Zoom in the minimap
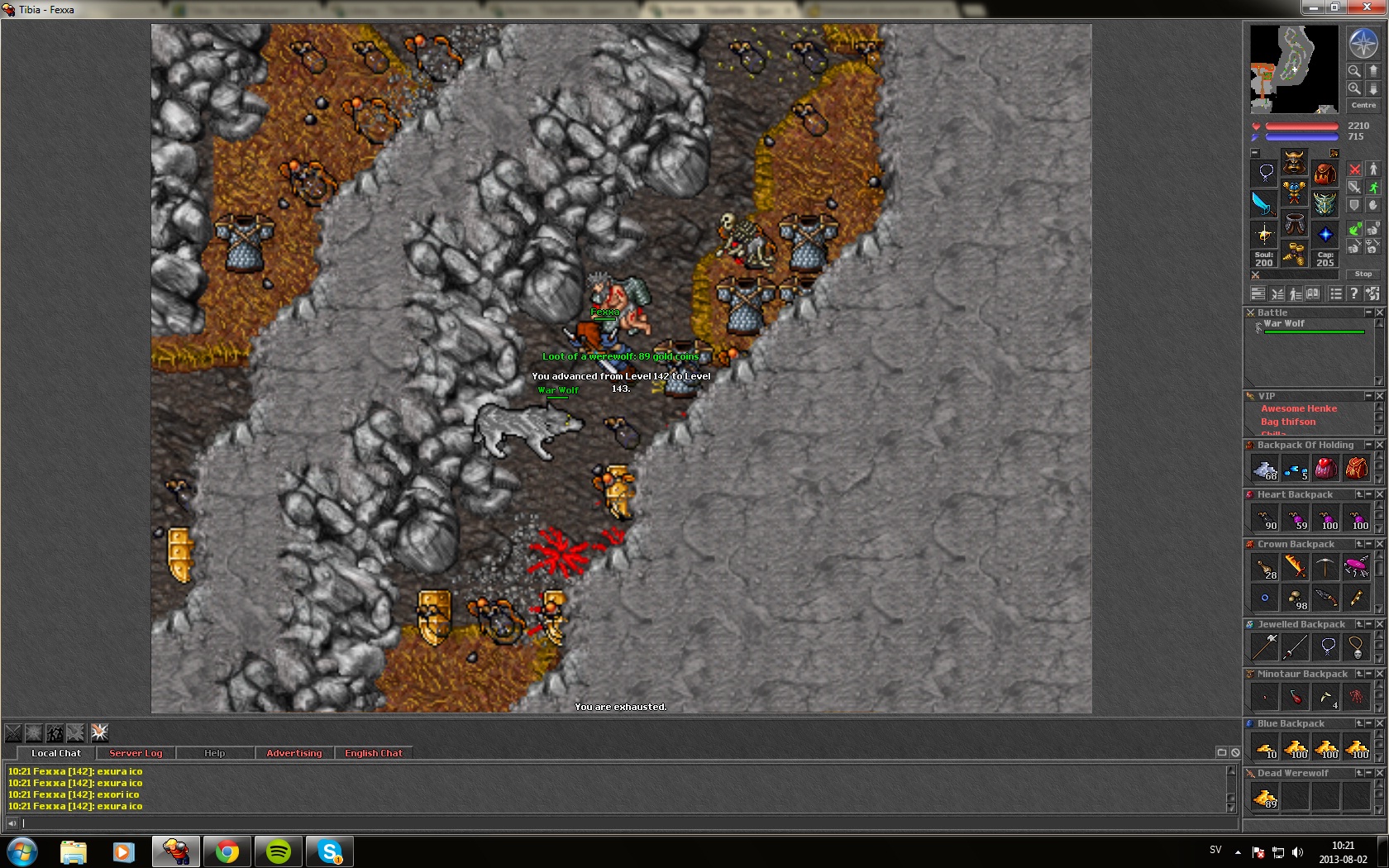The height and width of the screenshot is (868, 1389). pyautogui.click(x=1354, y=88)
